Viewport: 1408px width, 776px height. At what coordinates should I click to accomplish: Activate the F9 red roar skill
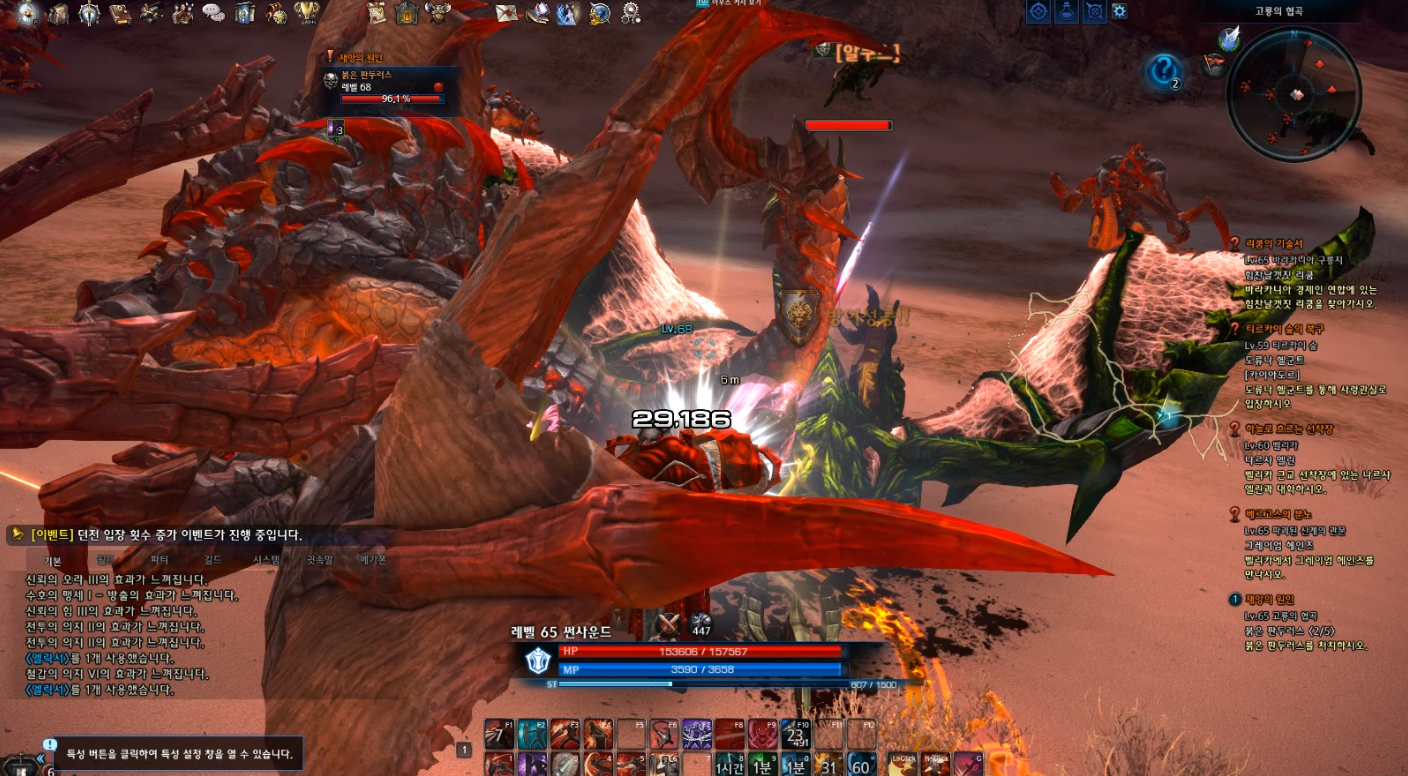762,734
